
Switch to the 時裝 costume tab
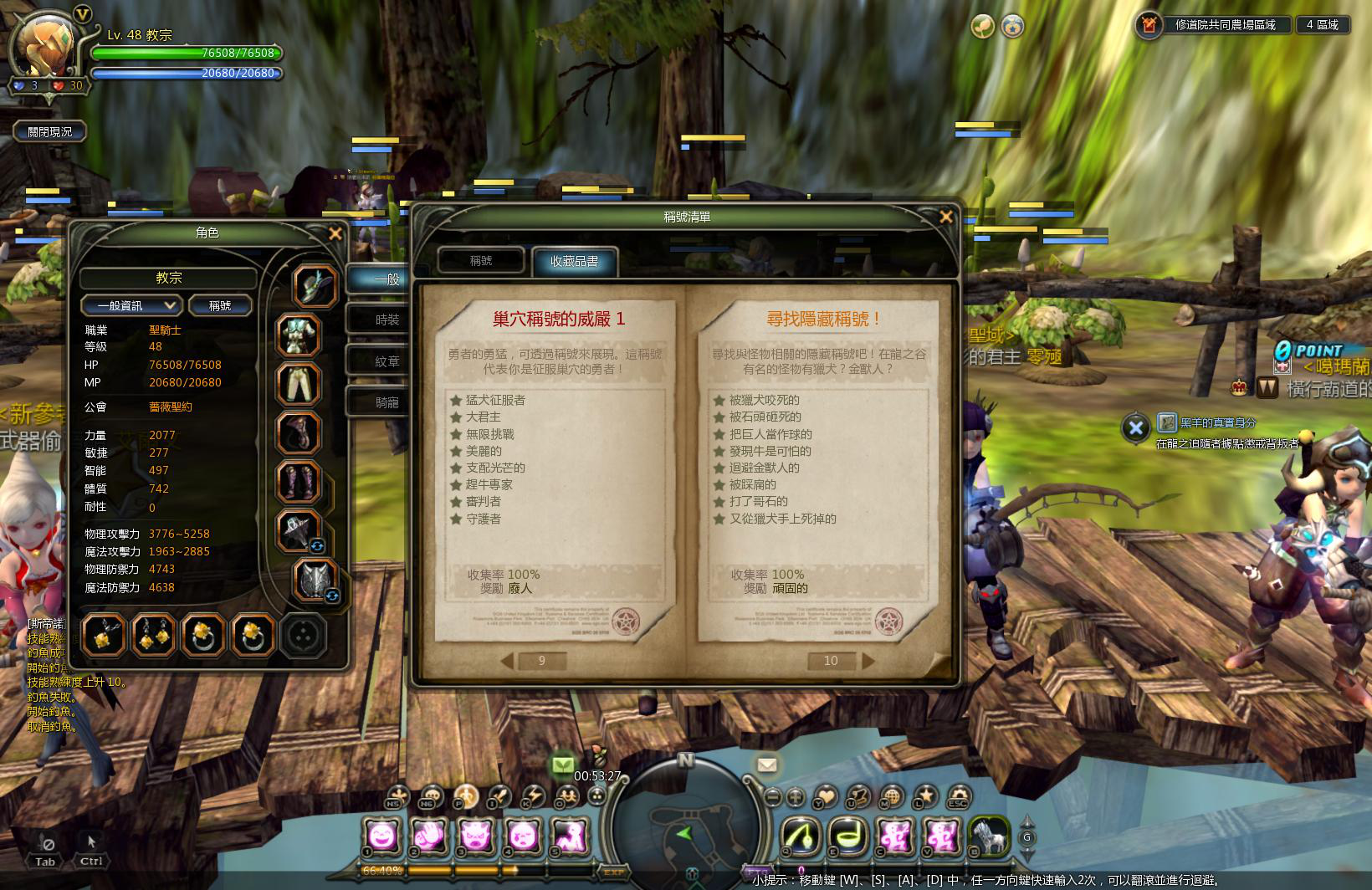(387, 320)
